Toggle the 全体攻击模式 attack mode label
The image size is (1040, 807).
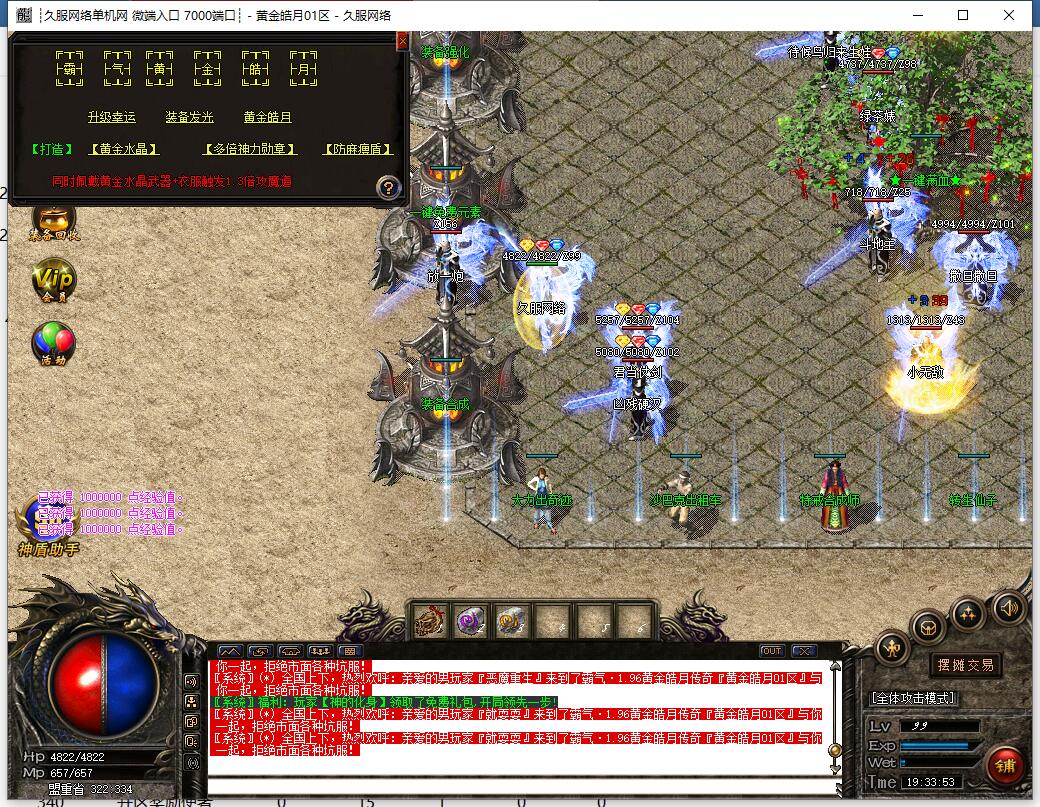[x=913, y=697]
